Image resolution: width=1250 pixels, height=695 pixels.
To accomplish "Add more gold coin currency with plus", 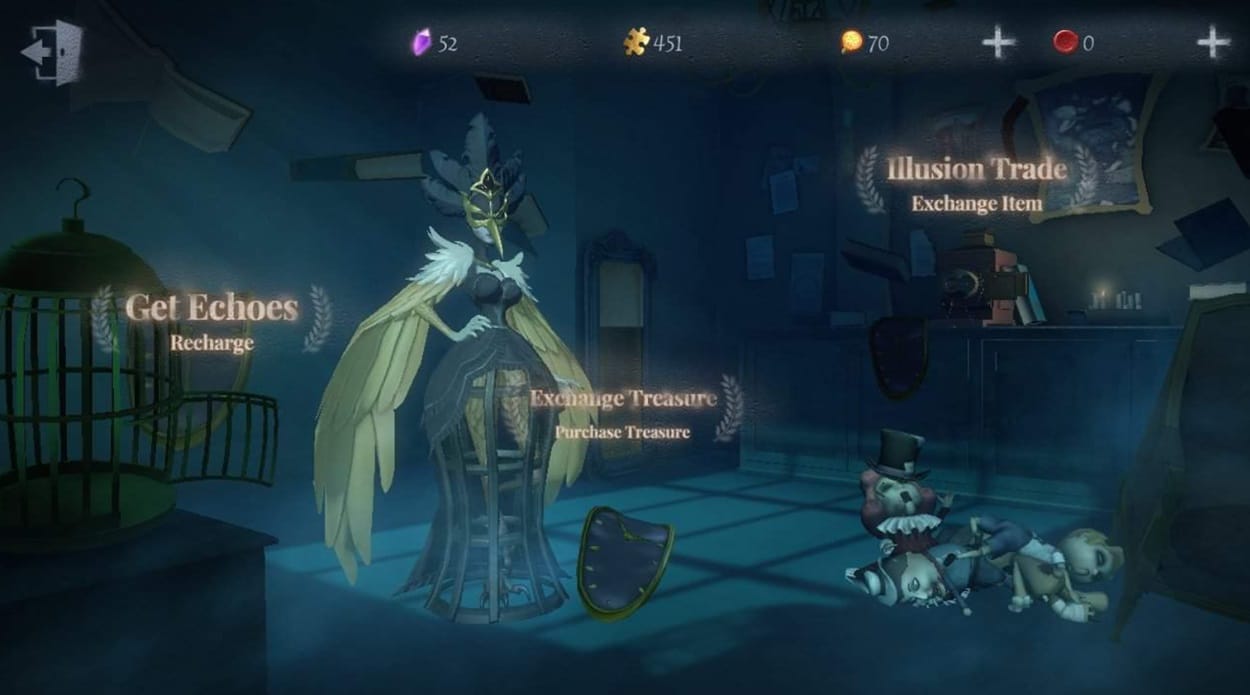I will pos(998,42).
